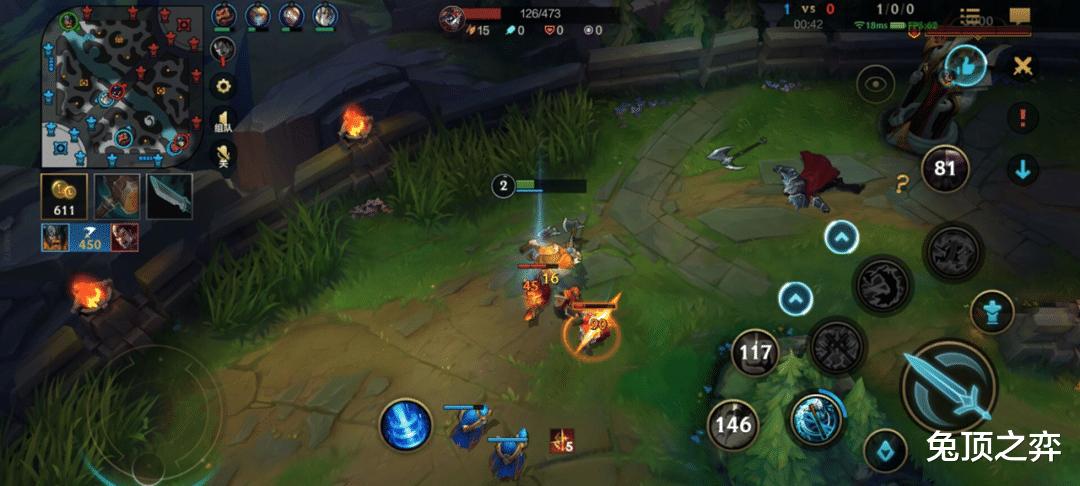Screen dimensions: 1080x486
Task: Tap the target turret button
Action: tap(991, 310)
